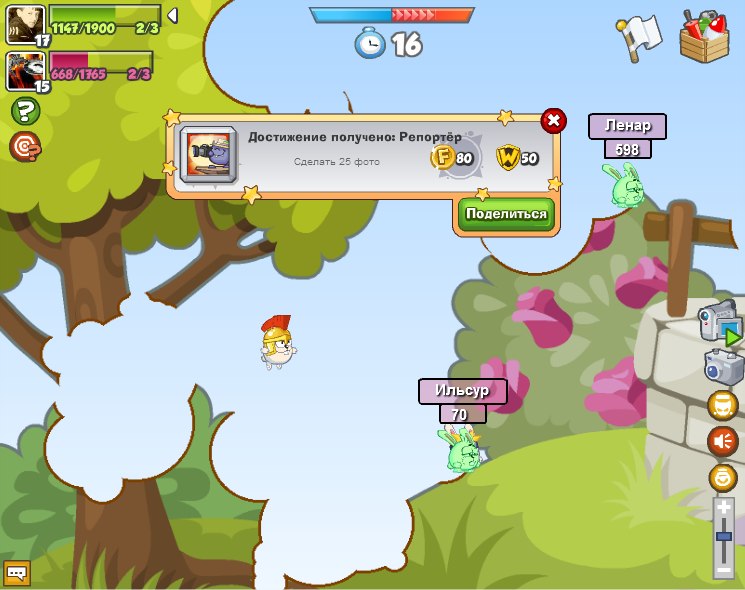Click the blue zoom slider handle
745x590 pixels.
(x=724, y=537)
